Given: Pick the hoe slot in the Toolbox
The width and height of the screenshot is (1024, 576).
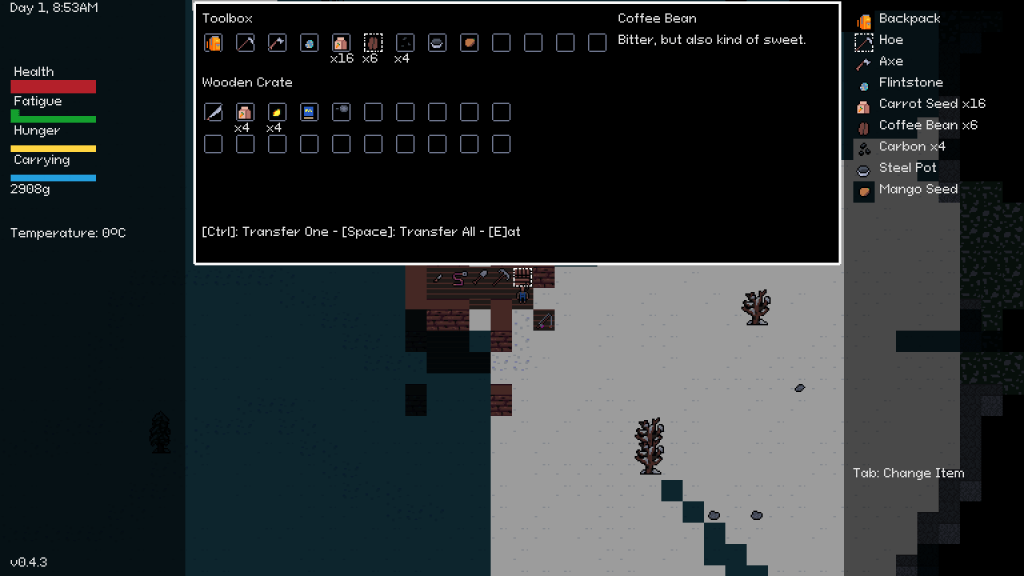Looking at the screenshot, I should point(245,43).
